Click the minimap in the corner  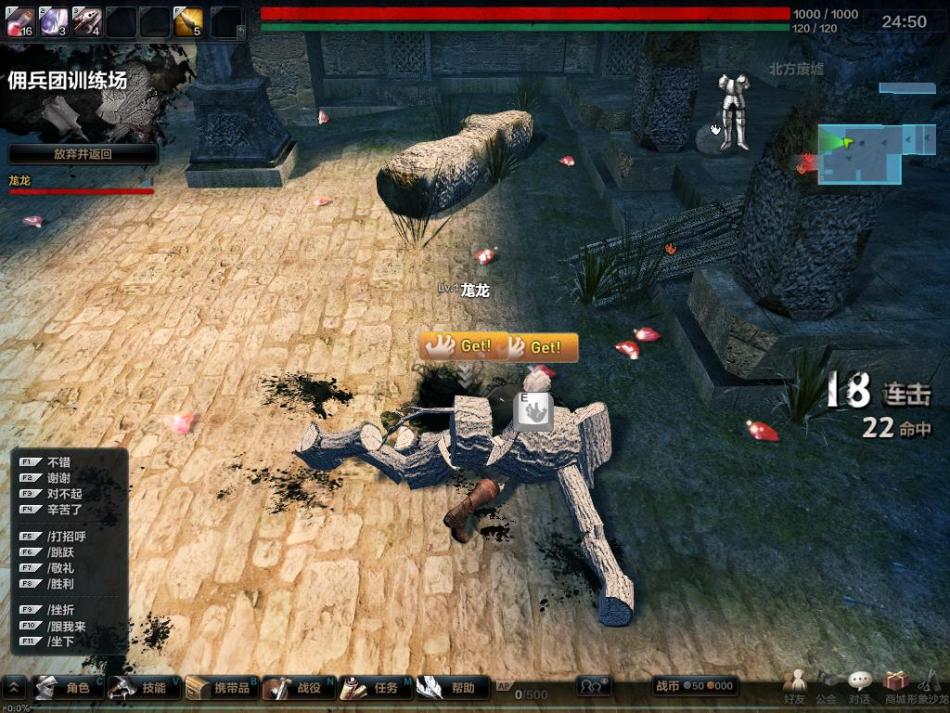point(860,153)
